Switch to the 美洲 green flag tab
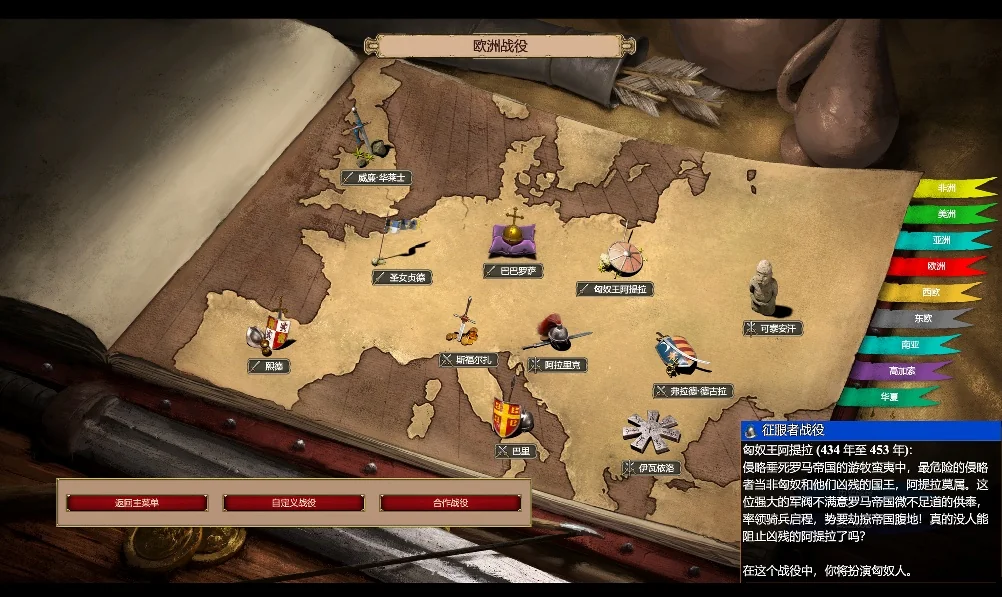Viewport: 1002px width, 597px height. (x=946, y=214)
